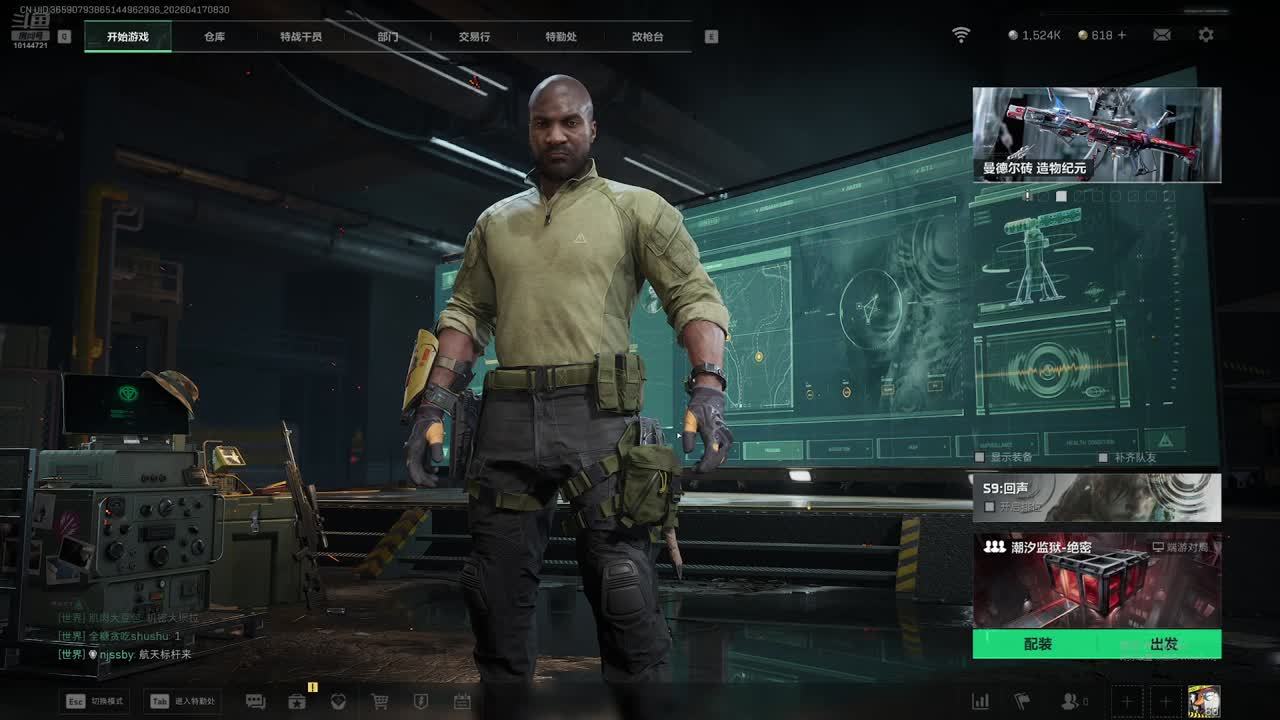This screenshot has width=1280, height=720.
Task: Toggle the 补齐队友 fill-teammates checkbox
Action: (x=1103, y=457)
